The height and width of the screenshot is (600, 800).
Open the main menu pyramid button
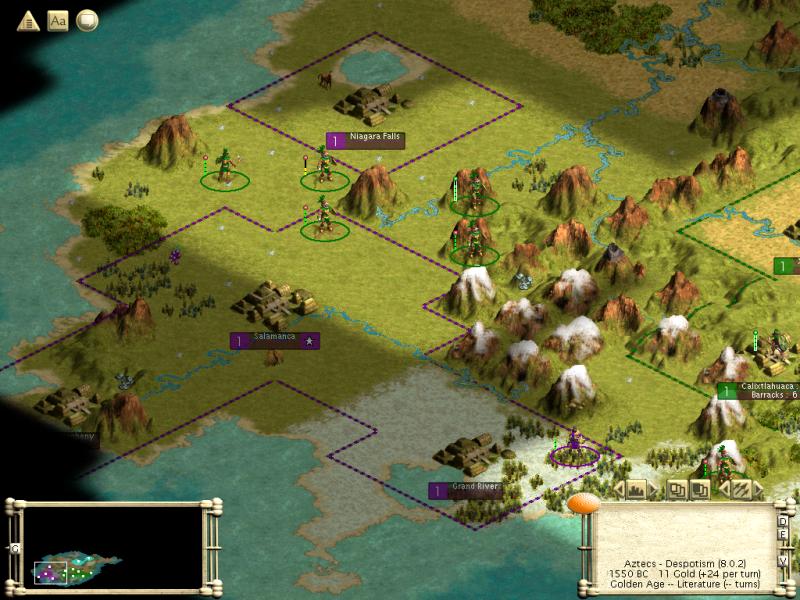coord(27,20)
